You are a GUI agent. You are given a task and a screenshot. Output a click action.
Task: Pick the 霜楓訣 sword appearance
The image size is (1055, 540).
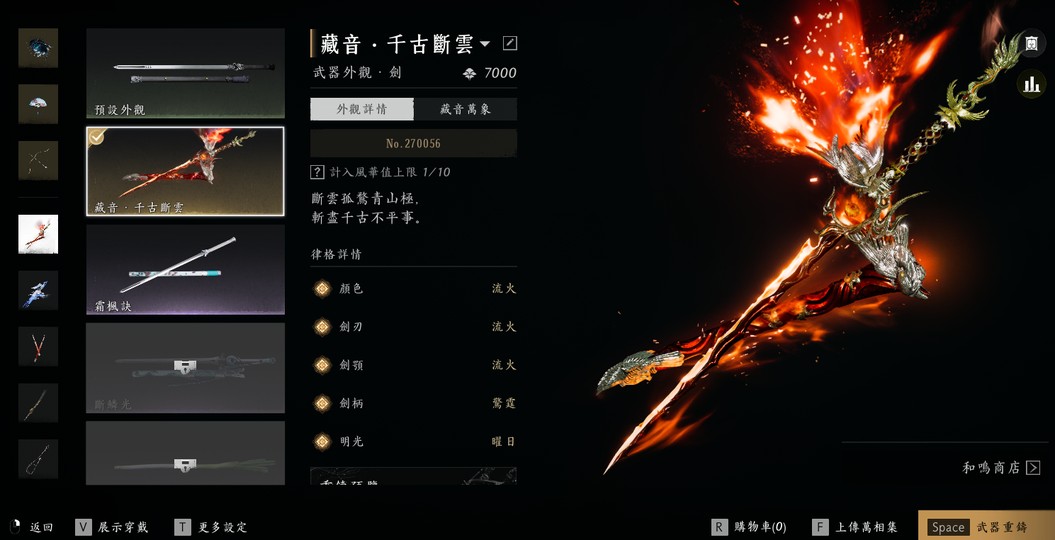pos(185,269)
